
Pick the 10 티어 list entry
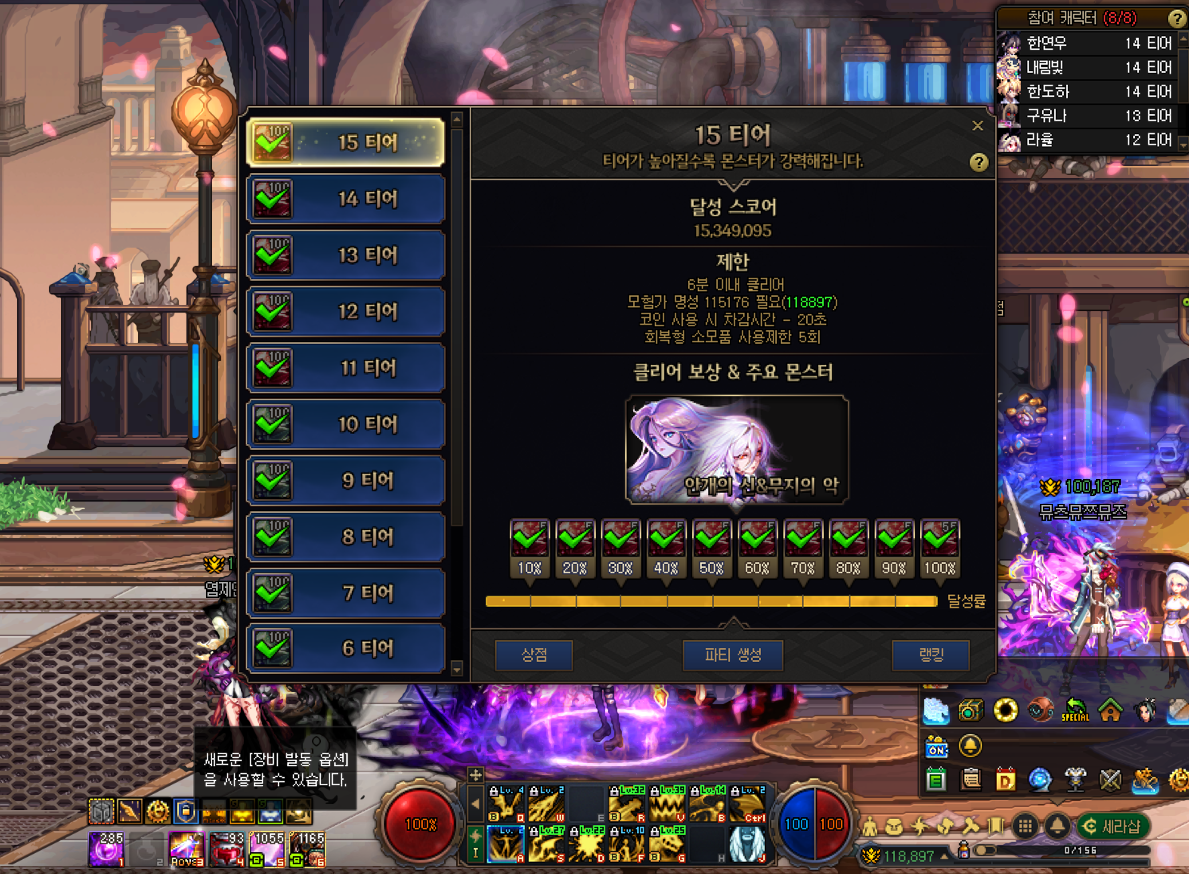(x=345, y=424)
